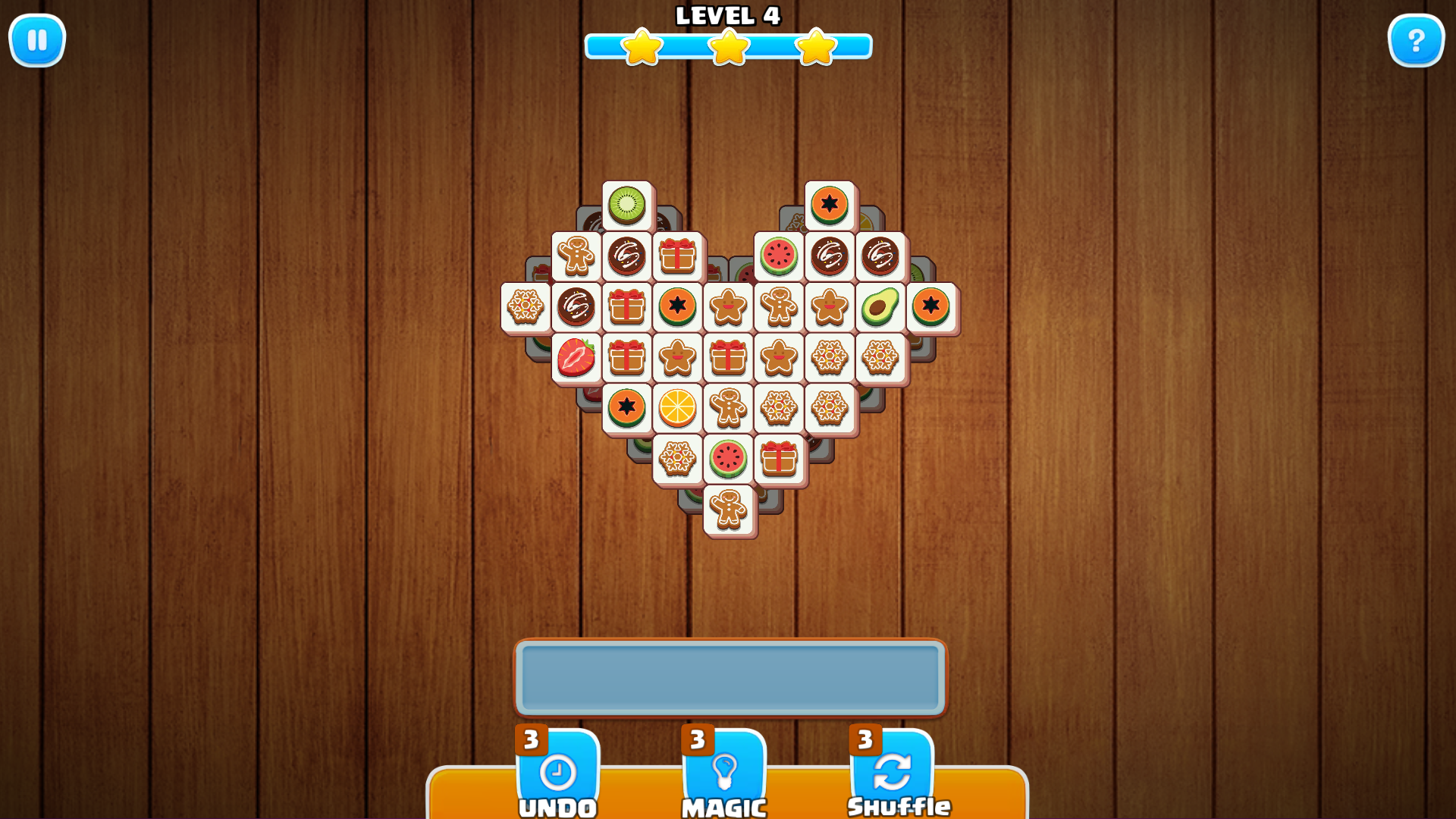
Task: Select the strawberry tile
Action: pos(575,359)
